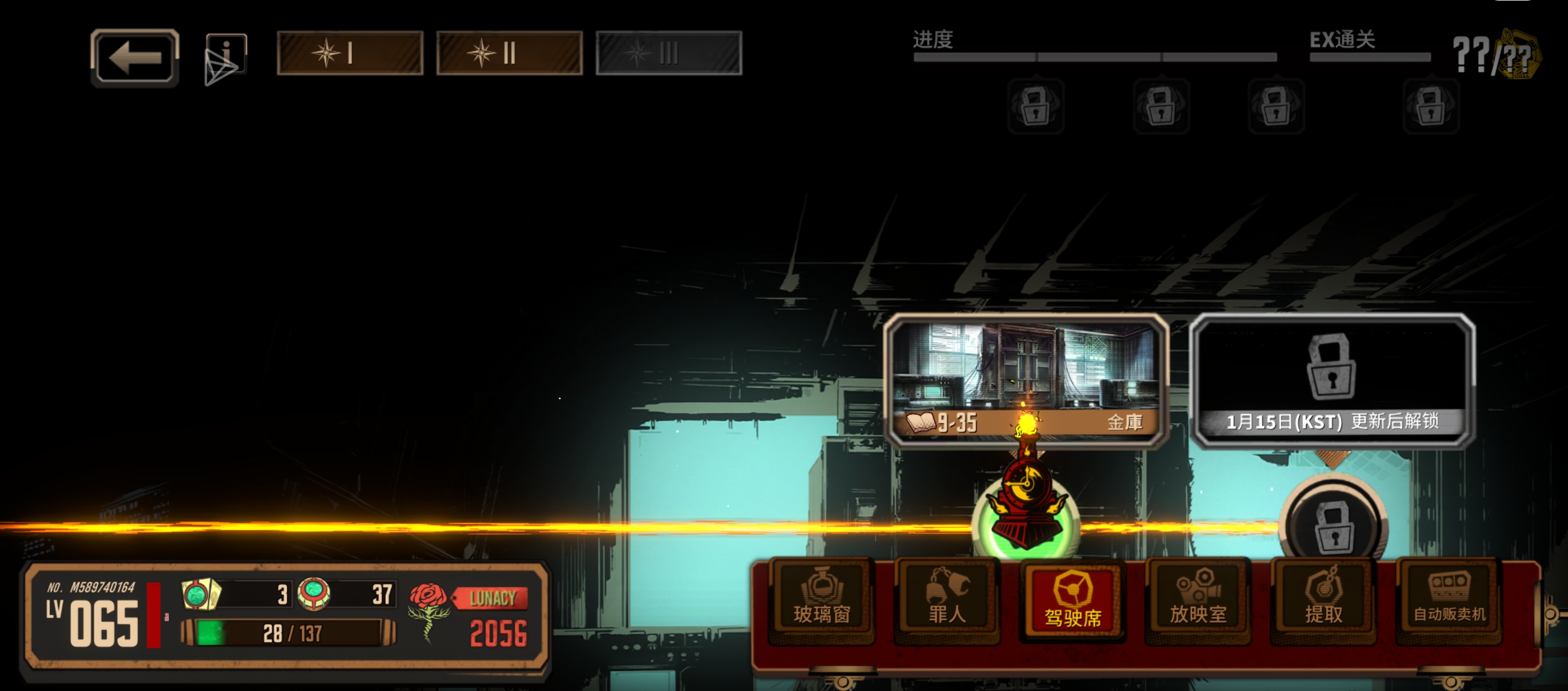Click the Lunacy rose currency icon
Viewport: 1568px width, 691px height.
429,608
